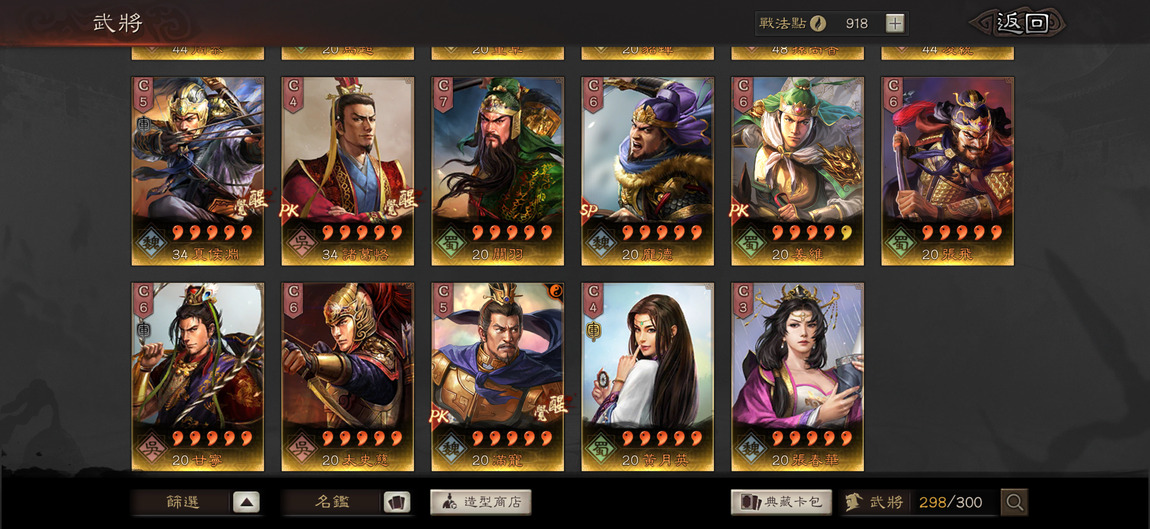Visit the 造型商店 skin shop
The width and height of the screenshot is (1150, 529).
[x=481, y=502]
